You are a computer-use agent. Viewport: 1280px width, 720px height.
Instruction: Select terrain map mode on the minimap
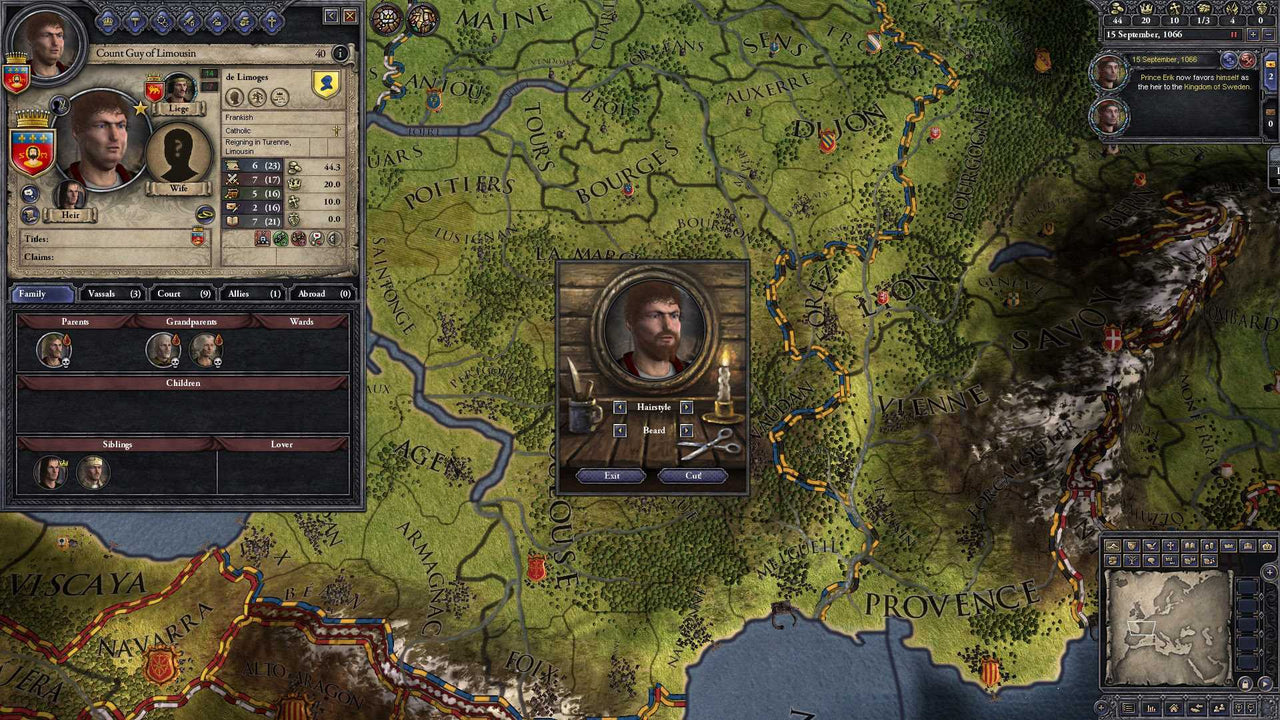point(1113,546)
